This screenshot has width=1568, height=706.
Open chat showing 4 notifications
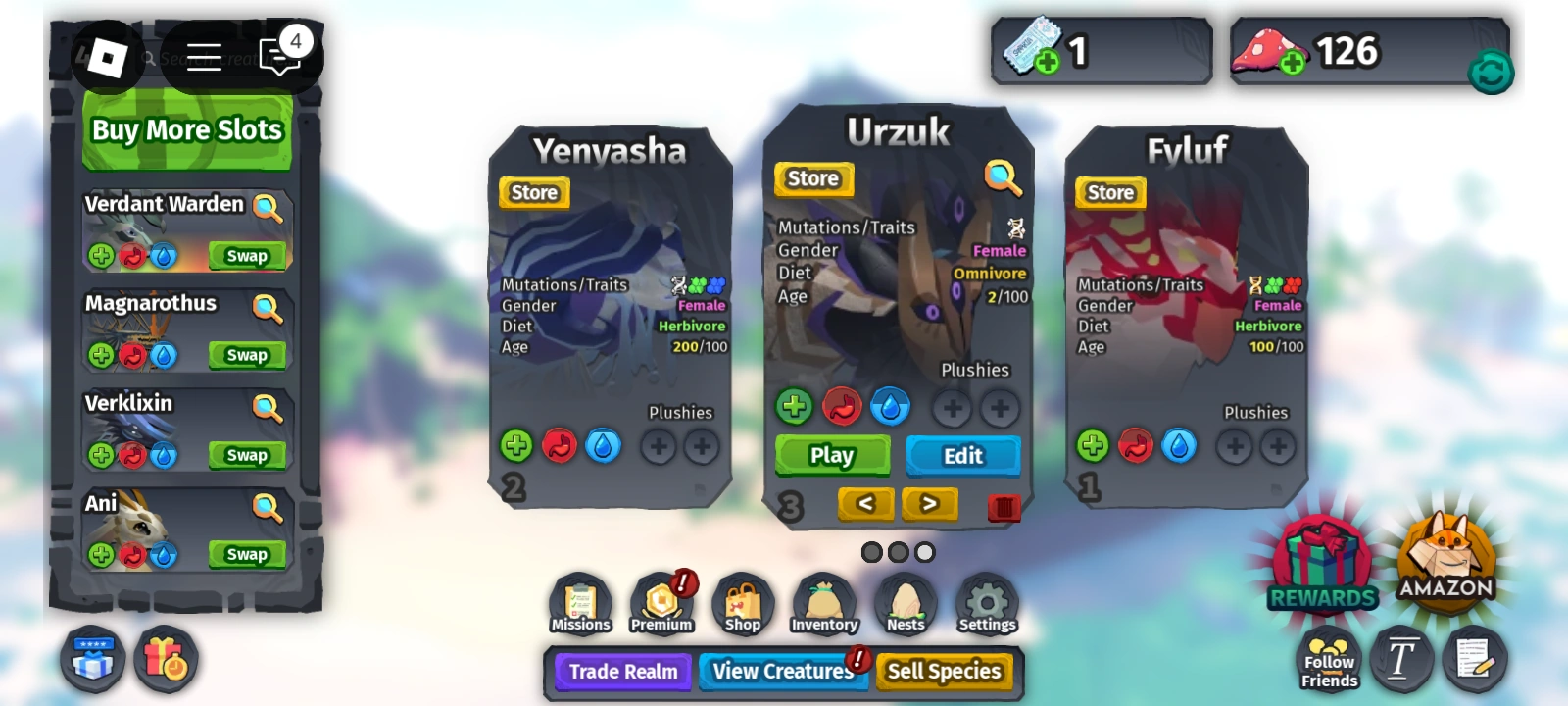point(281,58)
